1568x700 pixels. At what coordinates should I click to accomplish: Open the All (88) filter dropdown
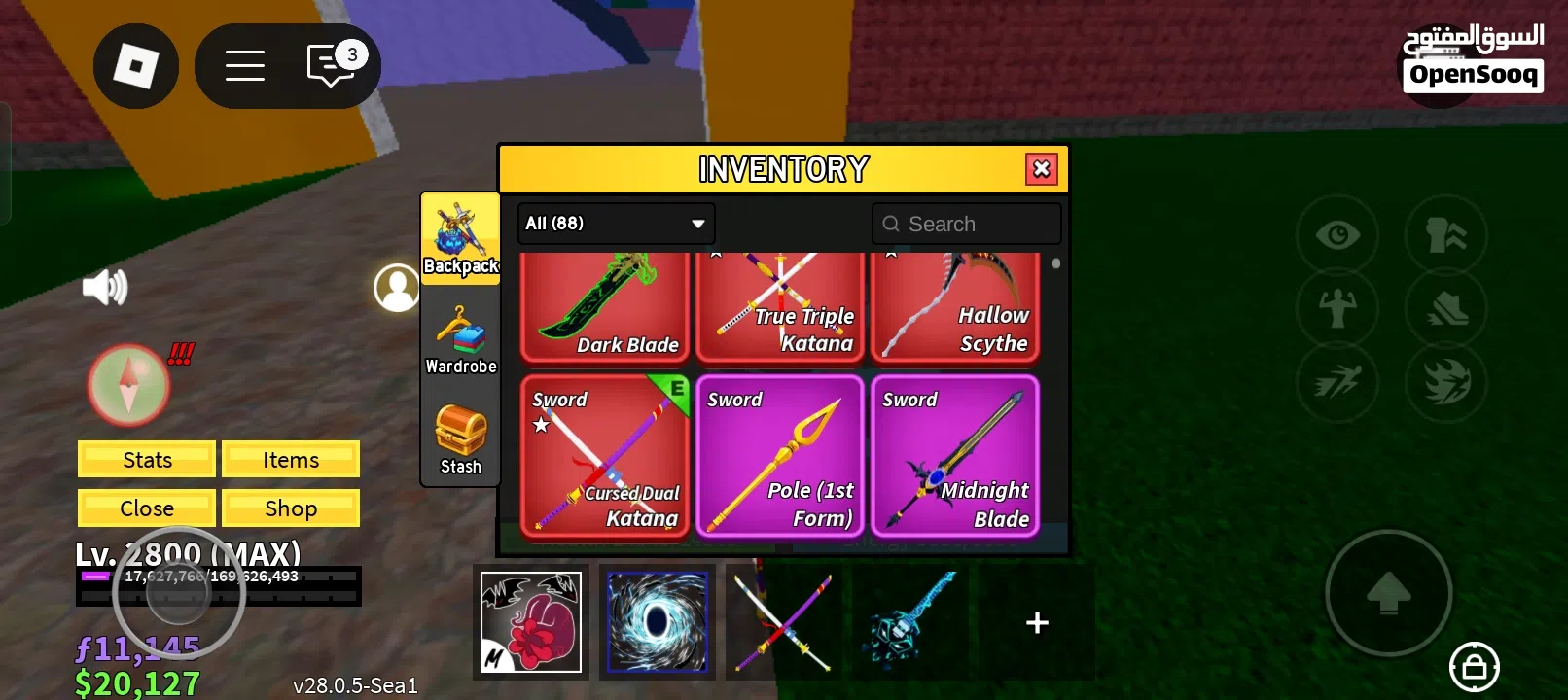(x=615, y=224)
